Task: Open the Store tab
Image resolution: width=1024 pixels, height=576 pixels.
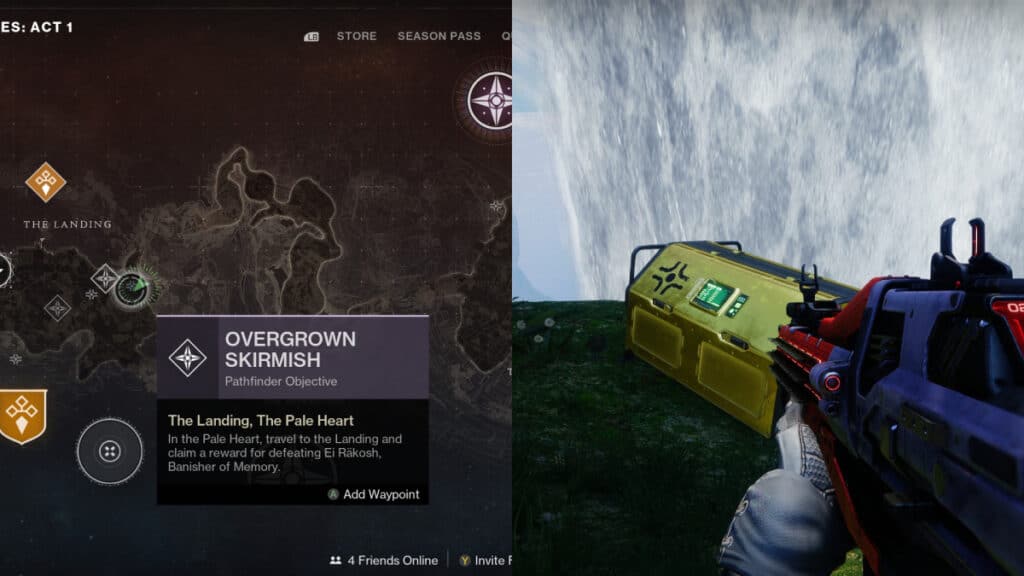Action: point(356,36)
